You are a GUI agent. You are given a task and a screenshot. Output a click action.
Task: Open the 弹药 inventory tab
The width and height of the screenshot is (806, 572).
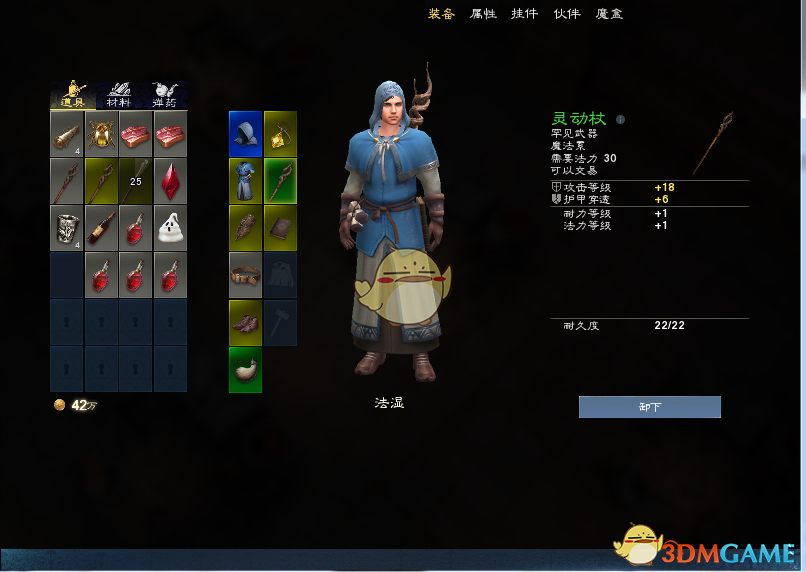(x=165, y=96)
